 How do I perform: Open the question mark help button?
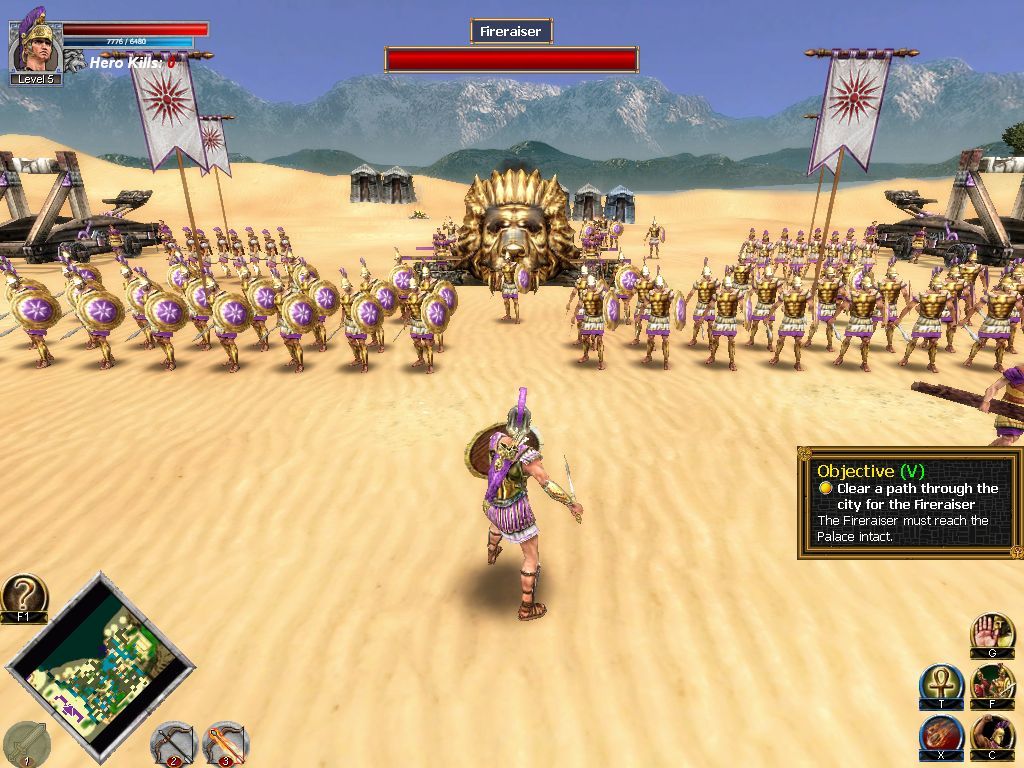click(24, 596)
